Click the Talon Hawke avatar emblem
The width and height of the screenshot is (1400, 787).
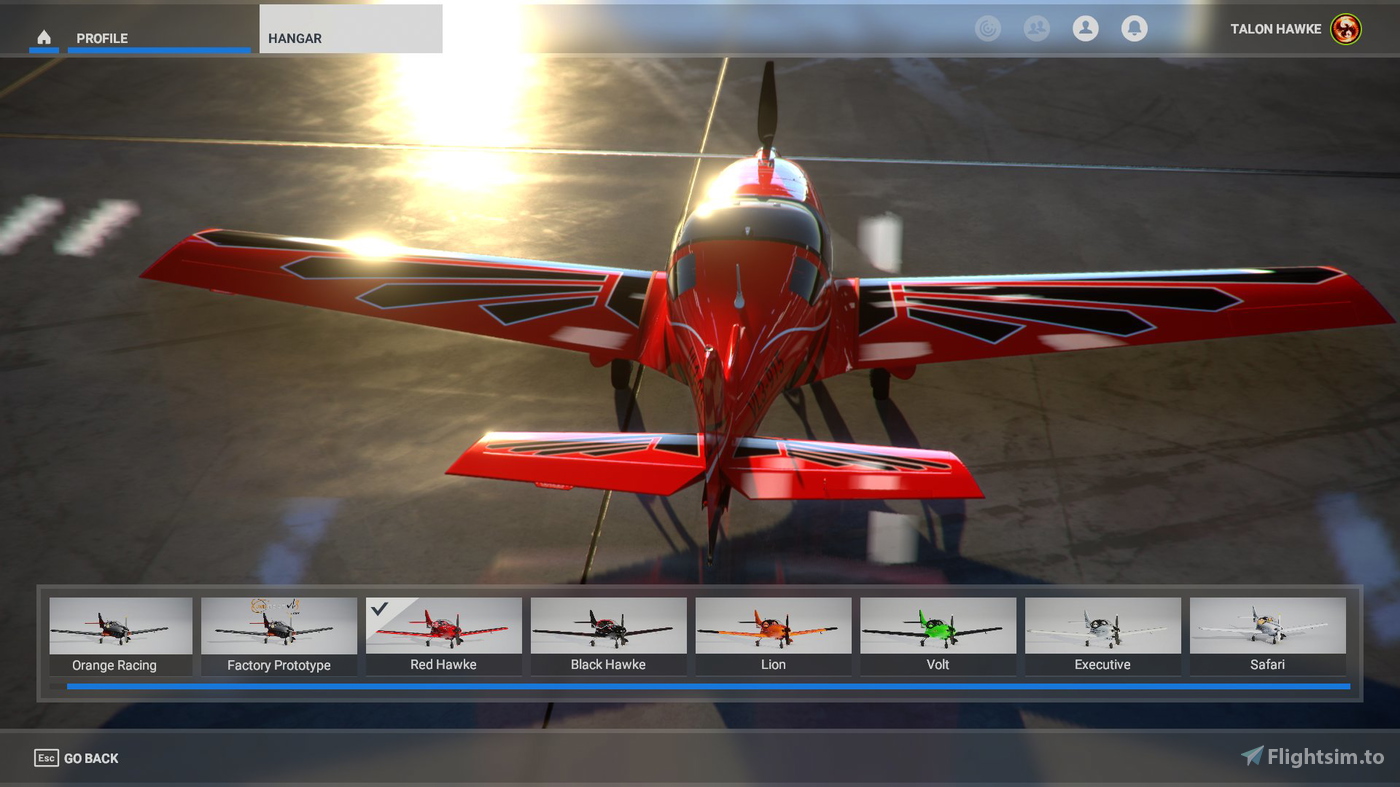[x=1345, y=29]
